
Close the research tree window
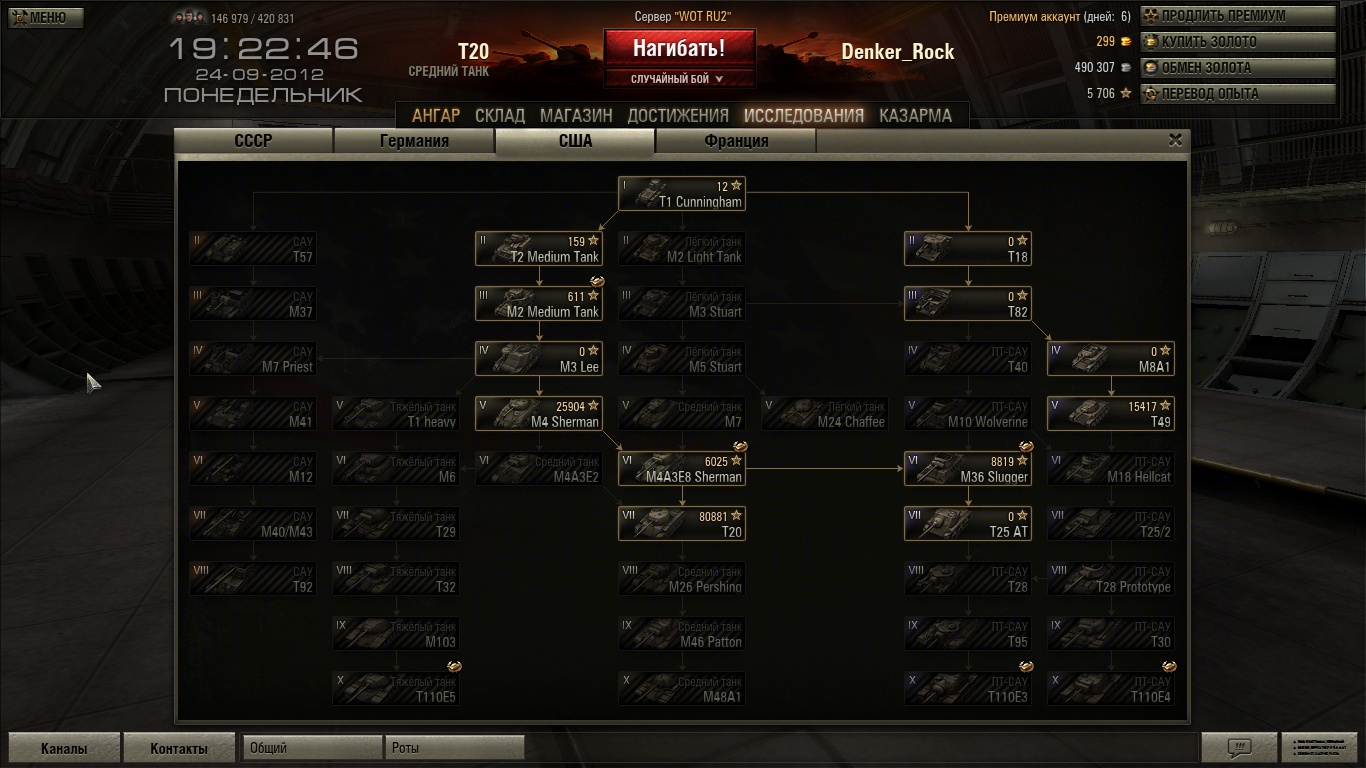(1175, 141)
